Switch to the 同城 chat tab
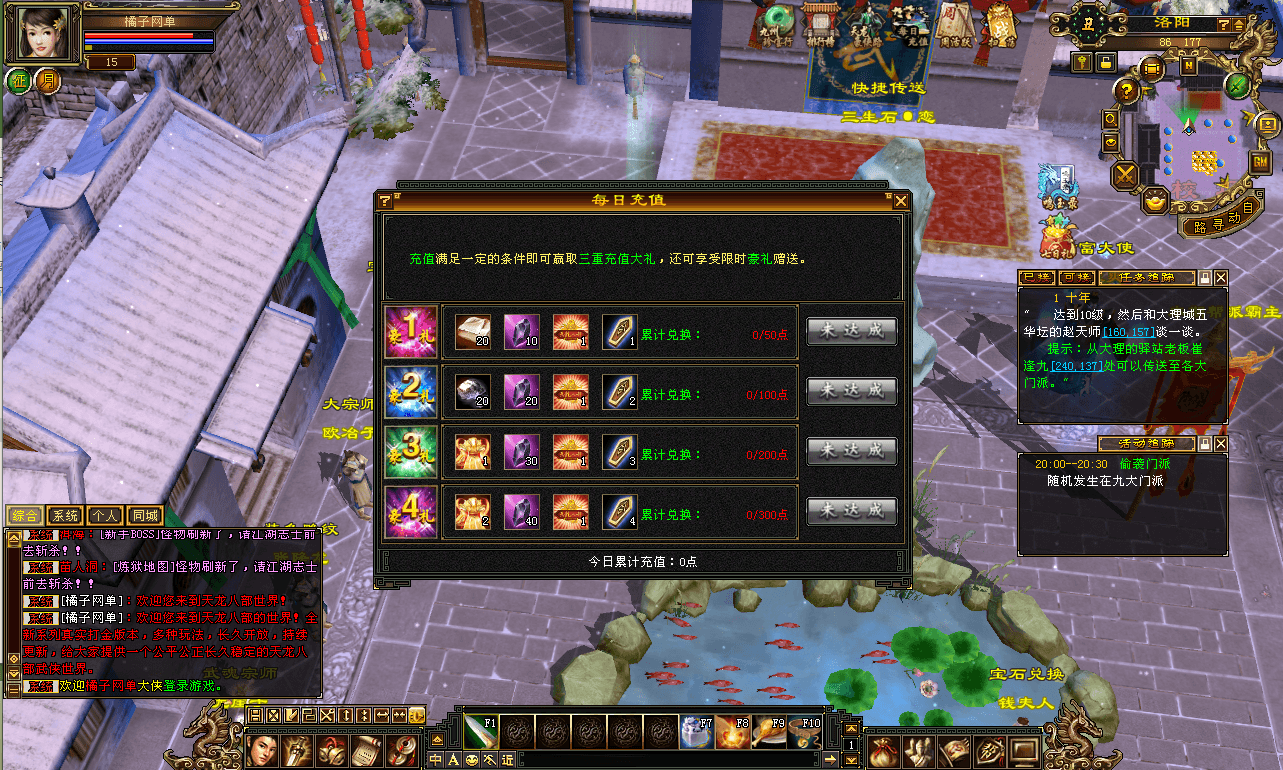The width and height of the screenshot is (1283, 770). pyautogui.click(x=145, y=516)
